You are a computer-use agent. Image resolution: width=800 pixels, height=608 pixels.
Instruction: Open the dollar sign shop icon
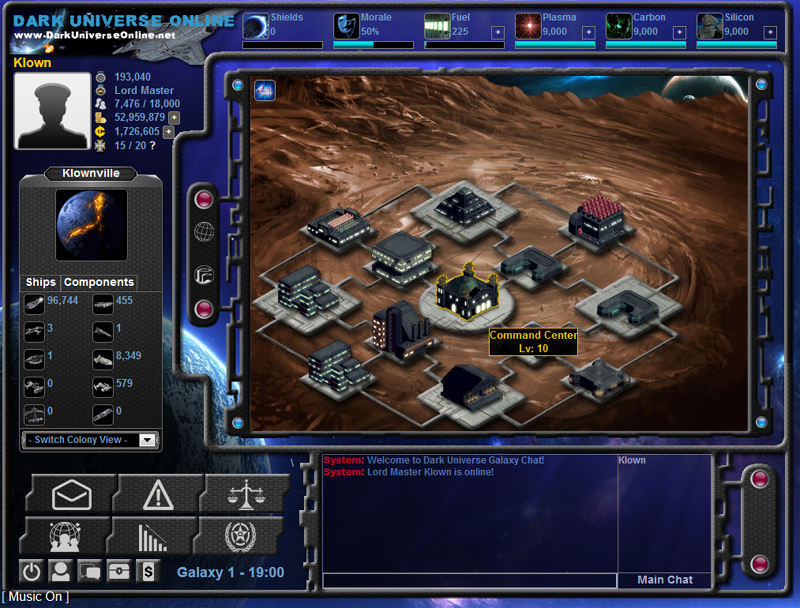click(x=148, y=571)
